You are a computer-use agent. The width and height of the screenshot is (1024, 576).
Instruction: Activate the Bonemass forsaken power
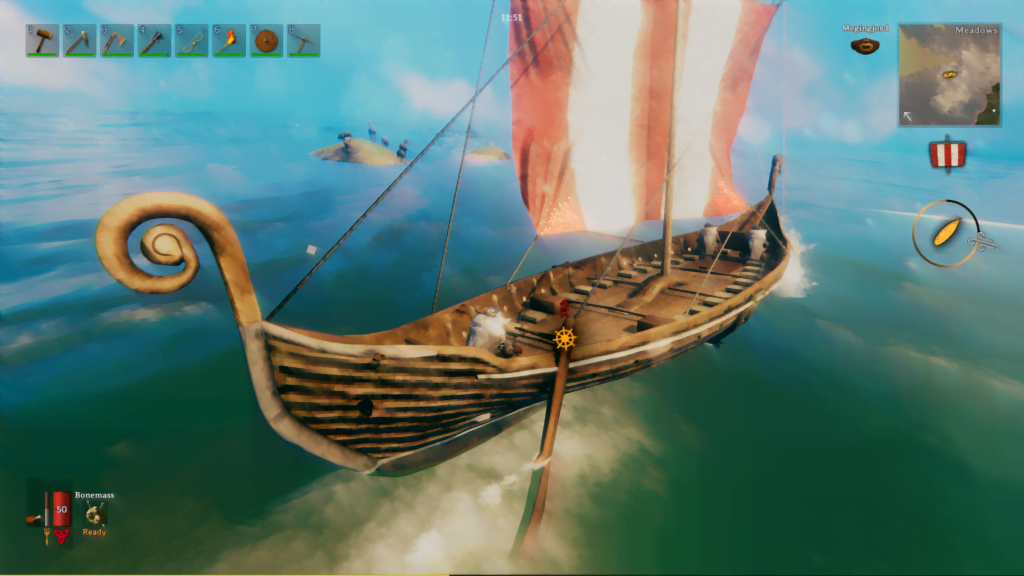pos(95,514)
